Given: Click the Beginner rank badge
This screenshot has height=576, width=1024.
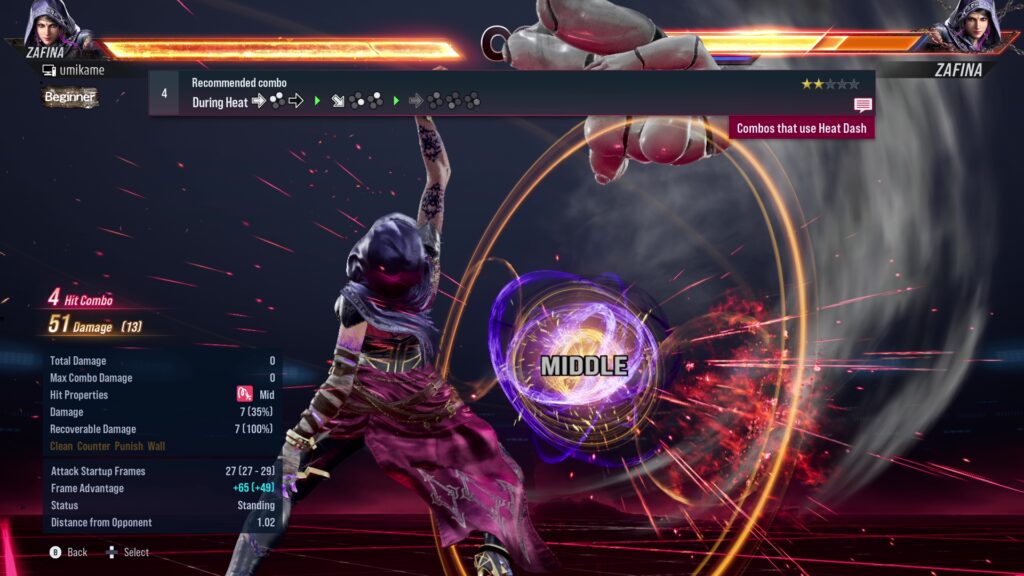Looking at the screenshot, I should (70, 97).
